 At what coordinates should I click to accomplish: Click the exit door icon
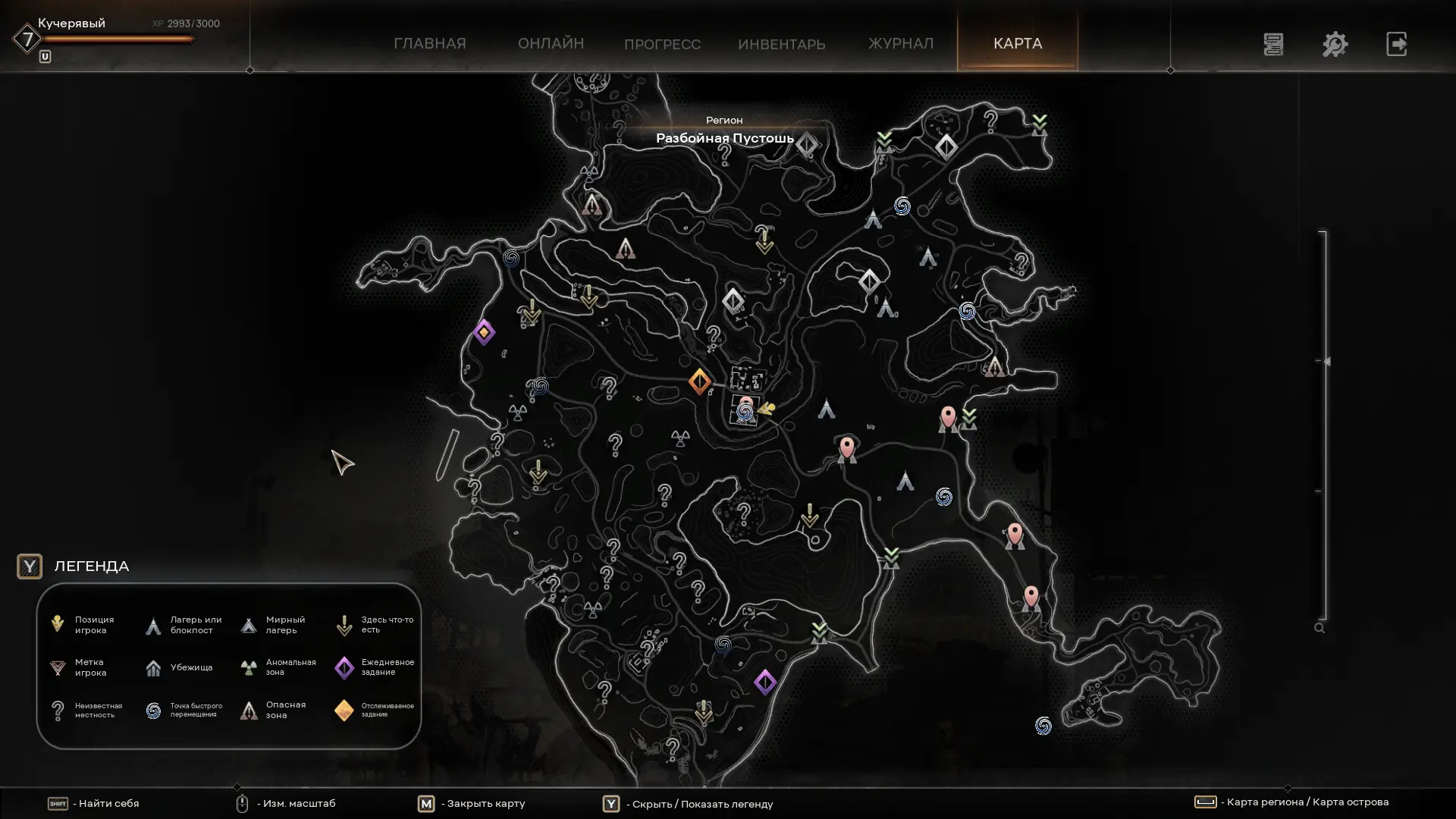(1396, 44)
